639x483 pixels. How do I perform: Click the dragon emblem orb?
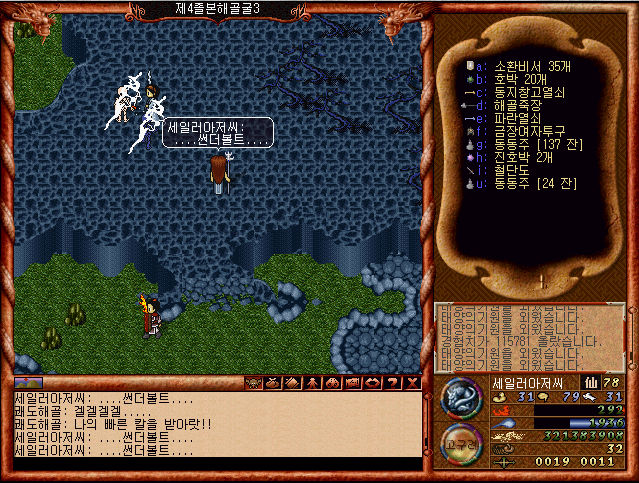click(460, 397)
